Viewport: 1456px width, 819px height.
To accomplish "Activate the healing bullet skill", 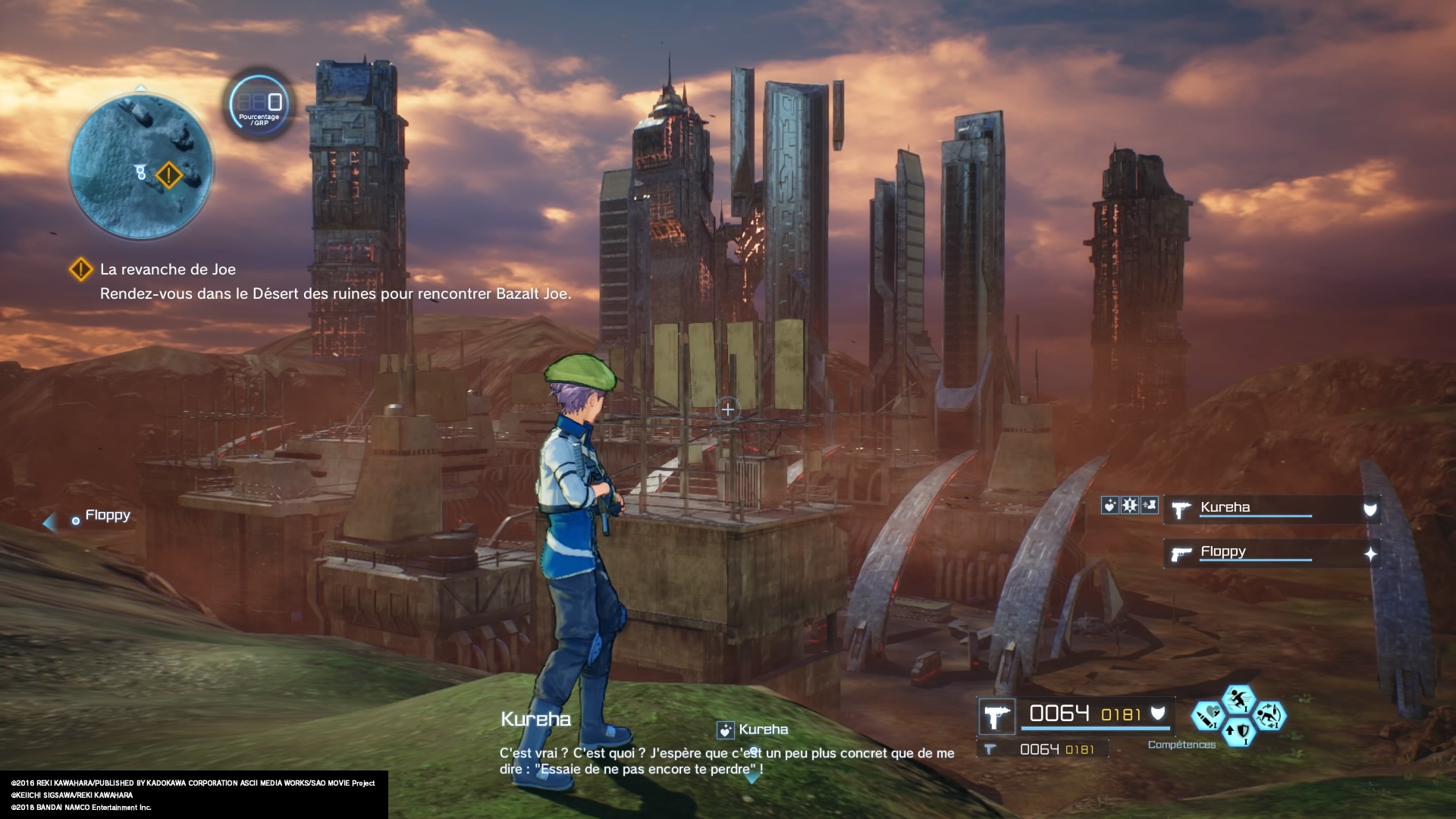I will [x=1207, y=715].
